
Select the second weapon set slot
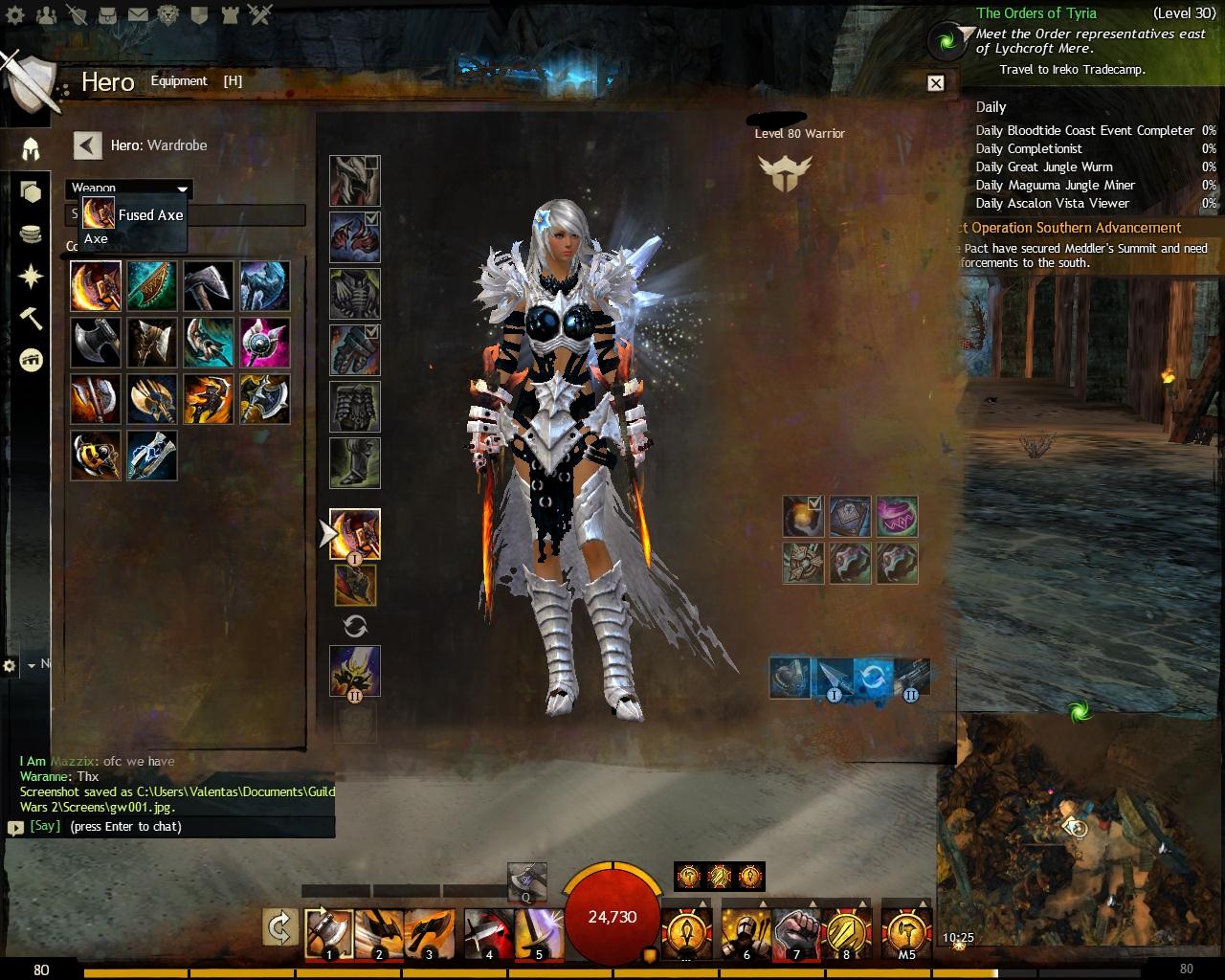point(355,670)
